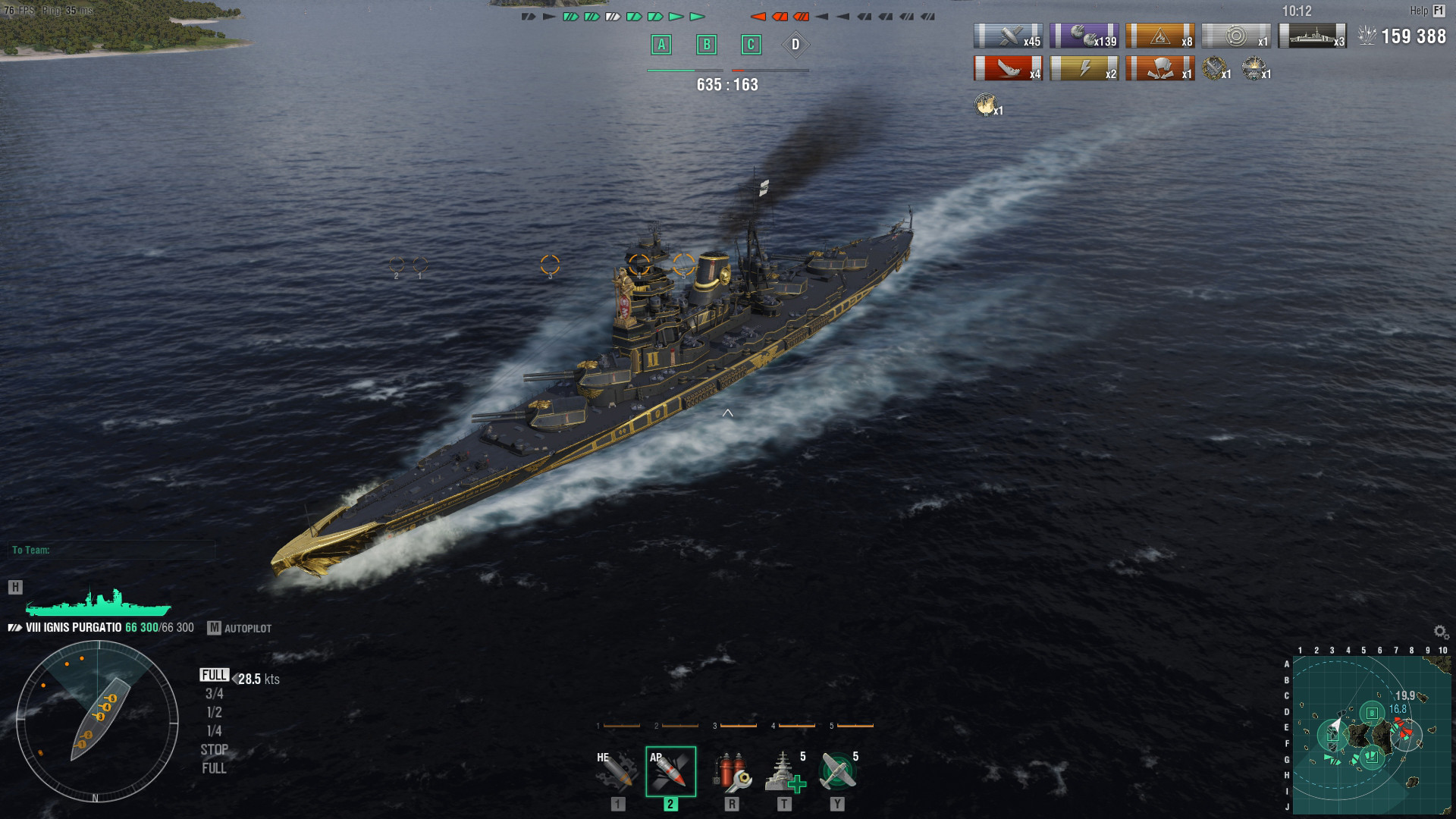Click the x139 secondary hits ribbon
Viewport: 1456px width, 819px height.
click(1084, 35)
